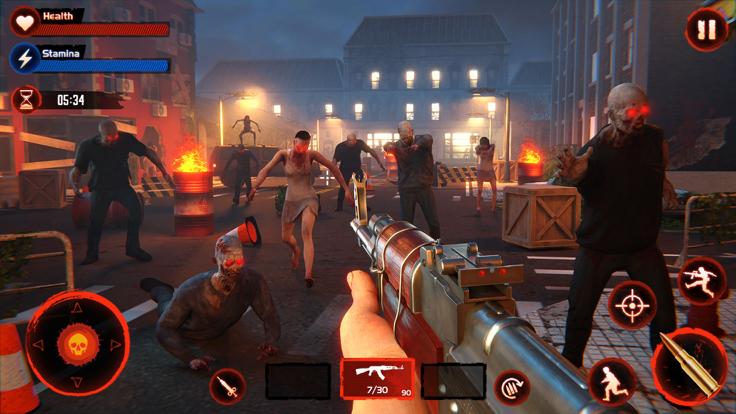Tap the running soldier with rifle button
The width and height of the screenshot is (736, 414).
point(702,280)
